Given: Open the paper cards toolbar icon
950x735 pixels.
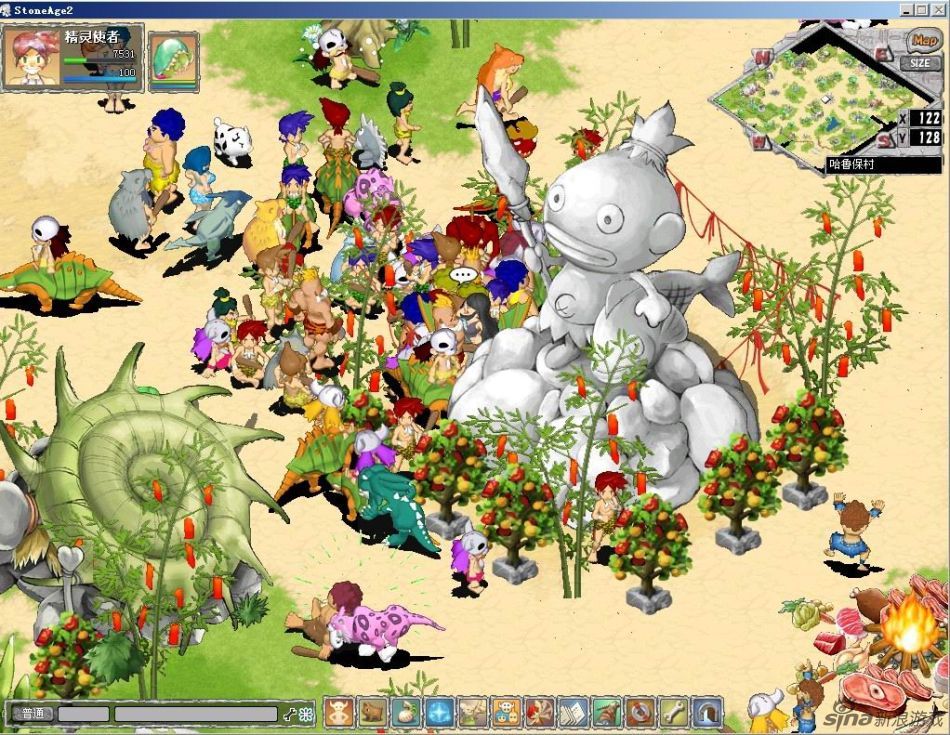Looking at the screenshot, I should pyautogui.click(x=574, y=712).
